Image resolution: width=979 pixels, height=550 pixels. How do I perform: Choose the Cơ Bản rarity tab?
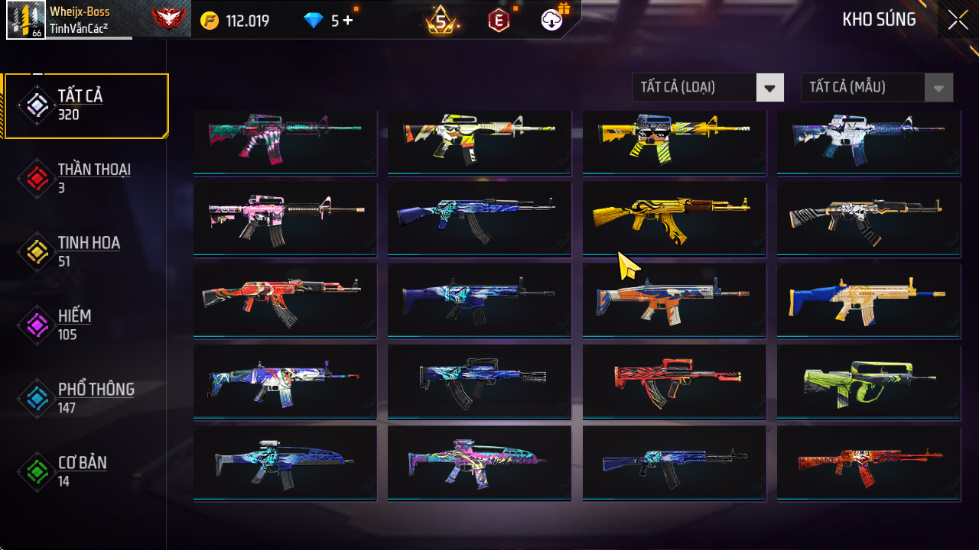pos(85,470)
